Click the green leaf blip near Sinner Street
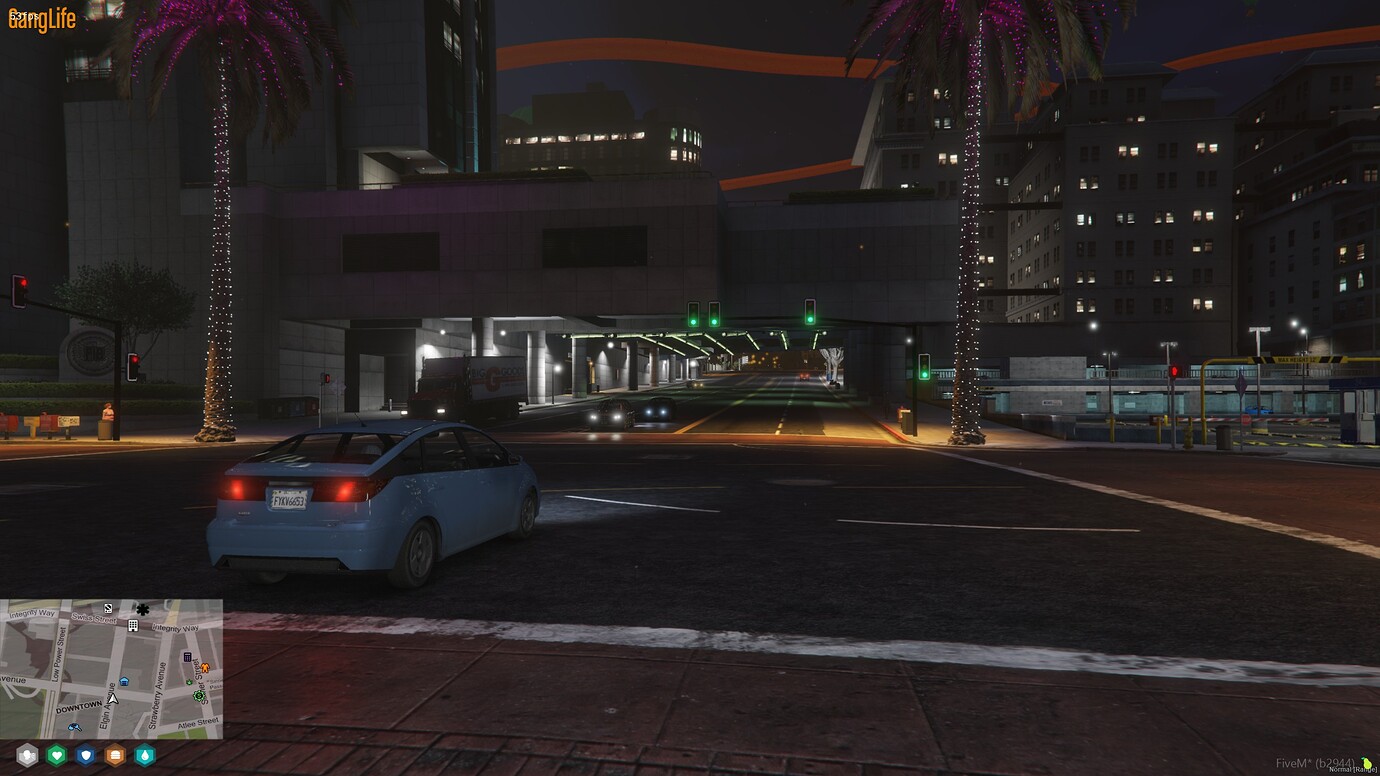This screenshot has width=1380, height=776. pyautogui.click(x=189, y=682)
